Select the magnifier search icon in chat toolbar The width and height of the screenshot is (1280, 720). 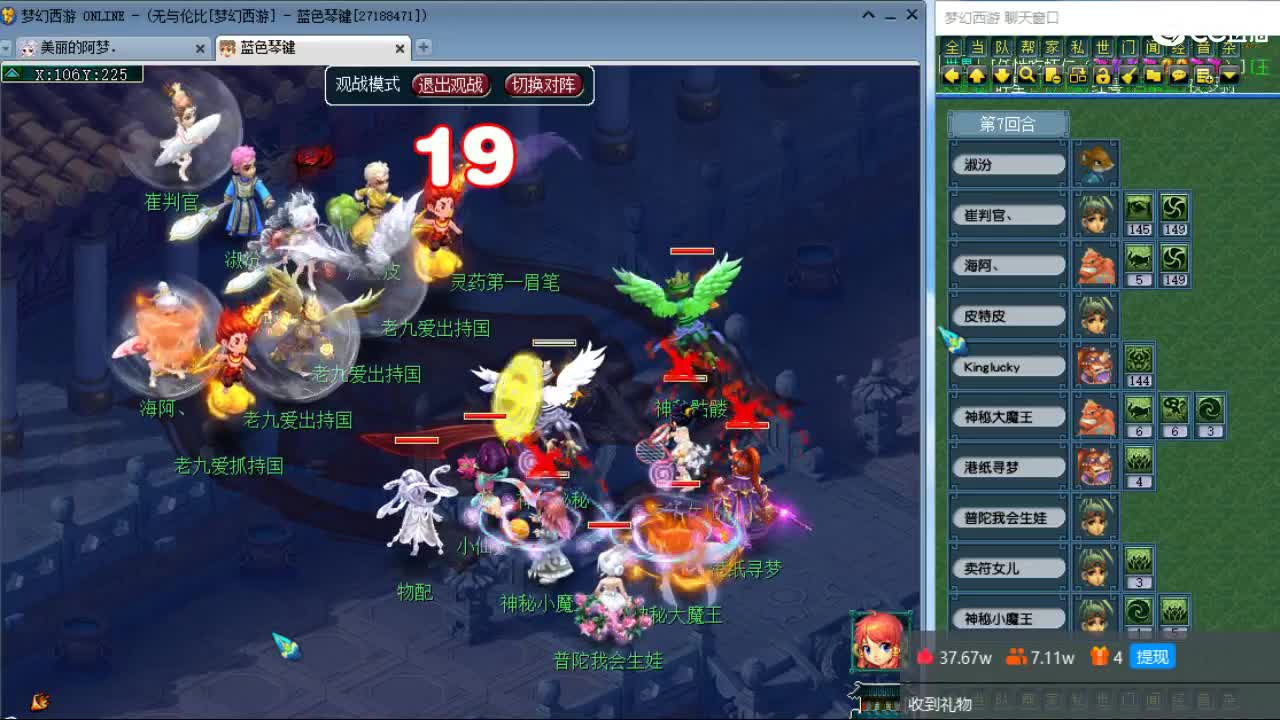(1026, 75)
